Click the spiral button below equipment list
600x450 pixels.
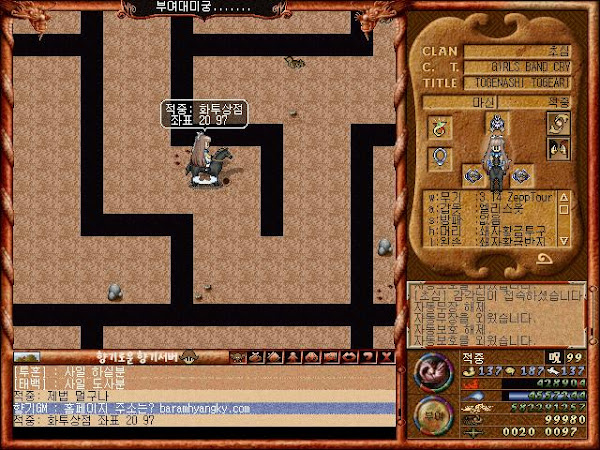547,259
